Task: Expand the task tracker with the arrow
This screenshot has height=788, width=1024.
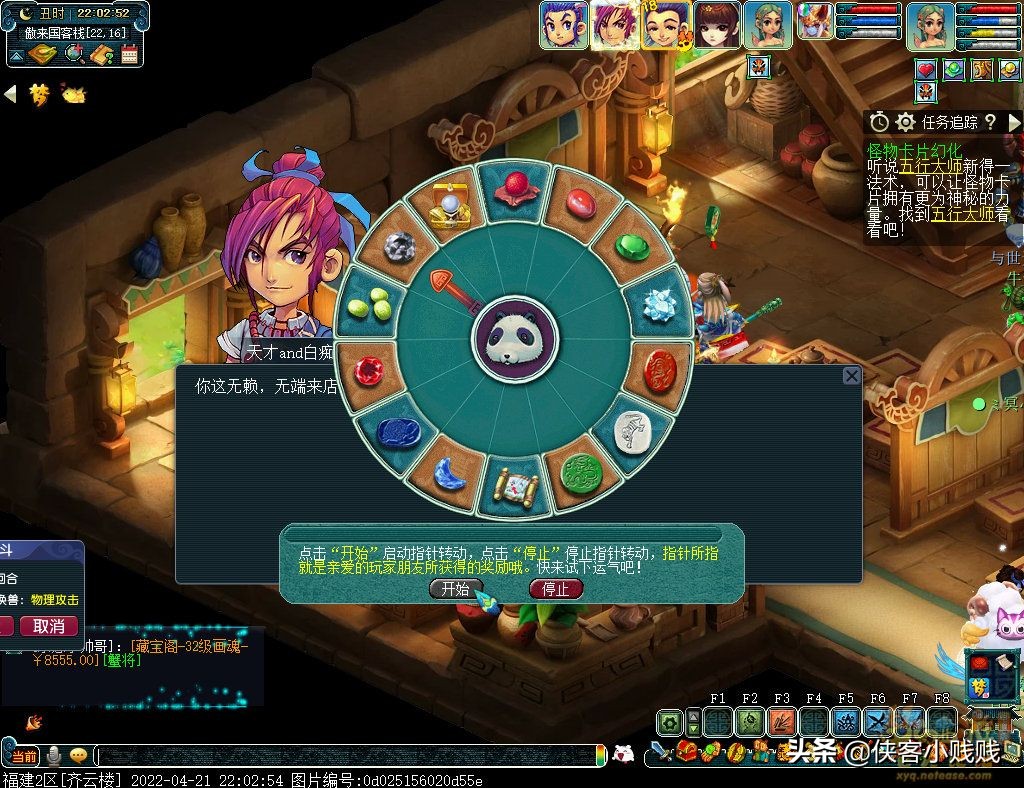Action: point(1014,122)
